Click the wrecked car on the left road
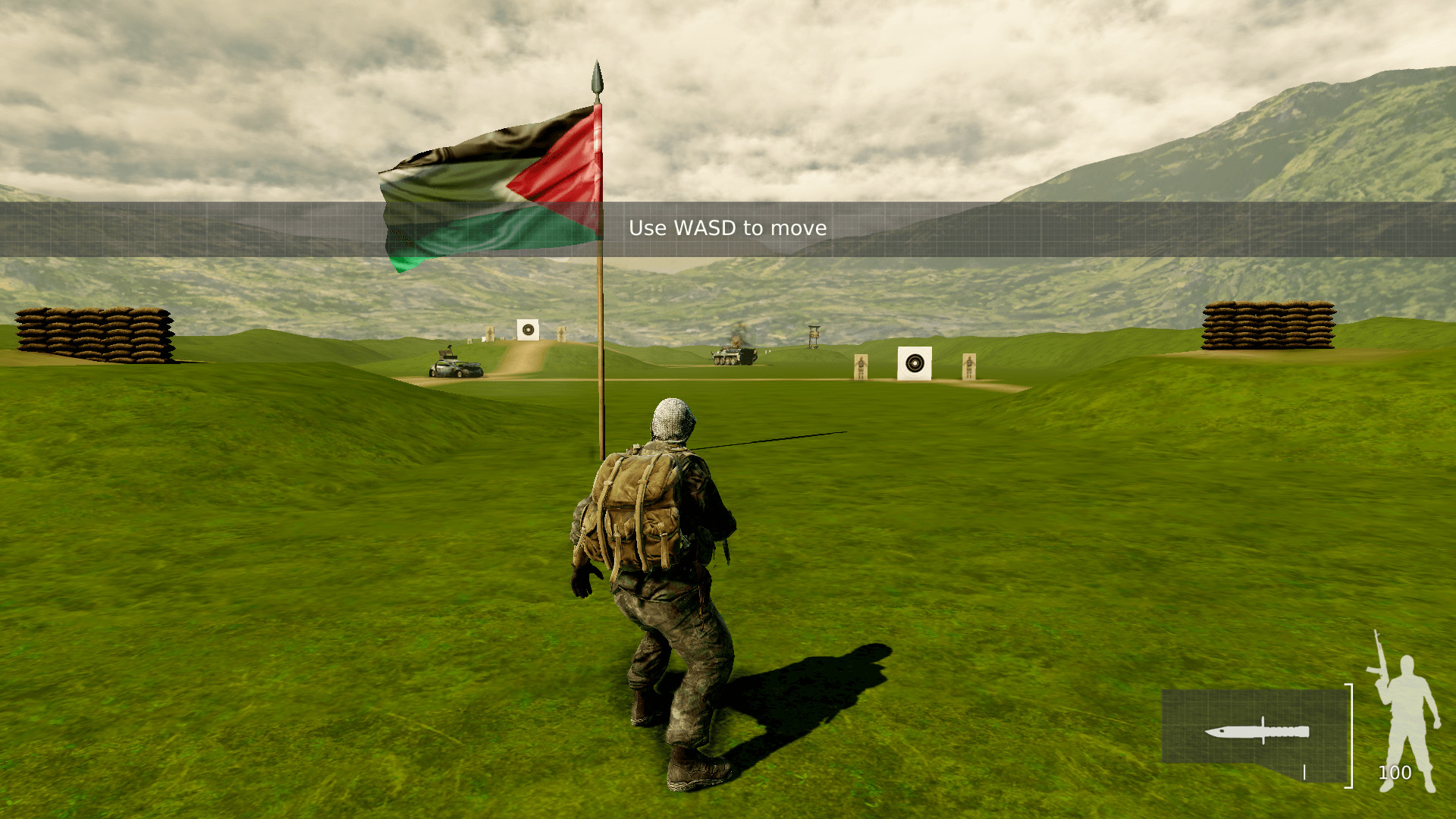 (457, 369)
